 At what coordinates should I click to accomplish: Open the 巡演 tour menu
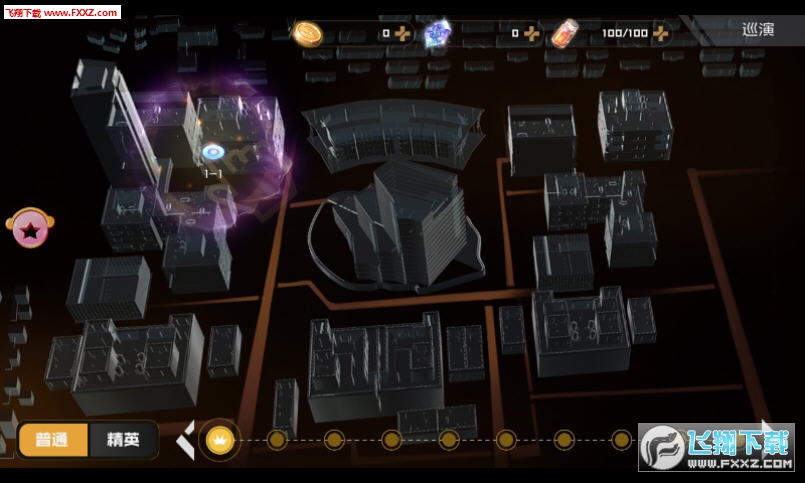[x=758, y=30]
